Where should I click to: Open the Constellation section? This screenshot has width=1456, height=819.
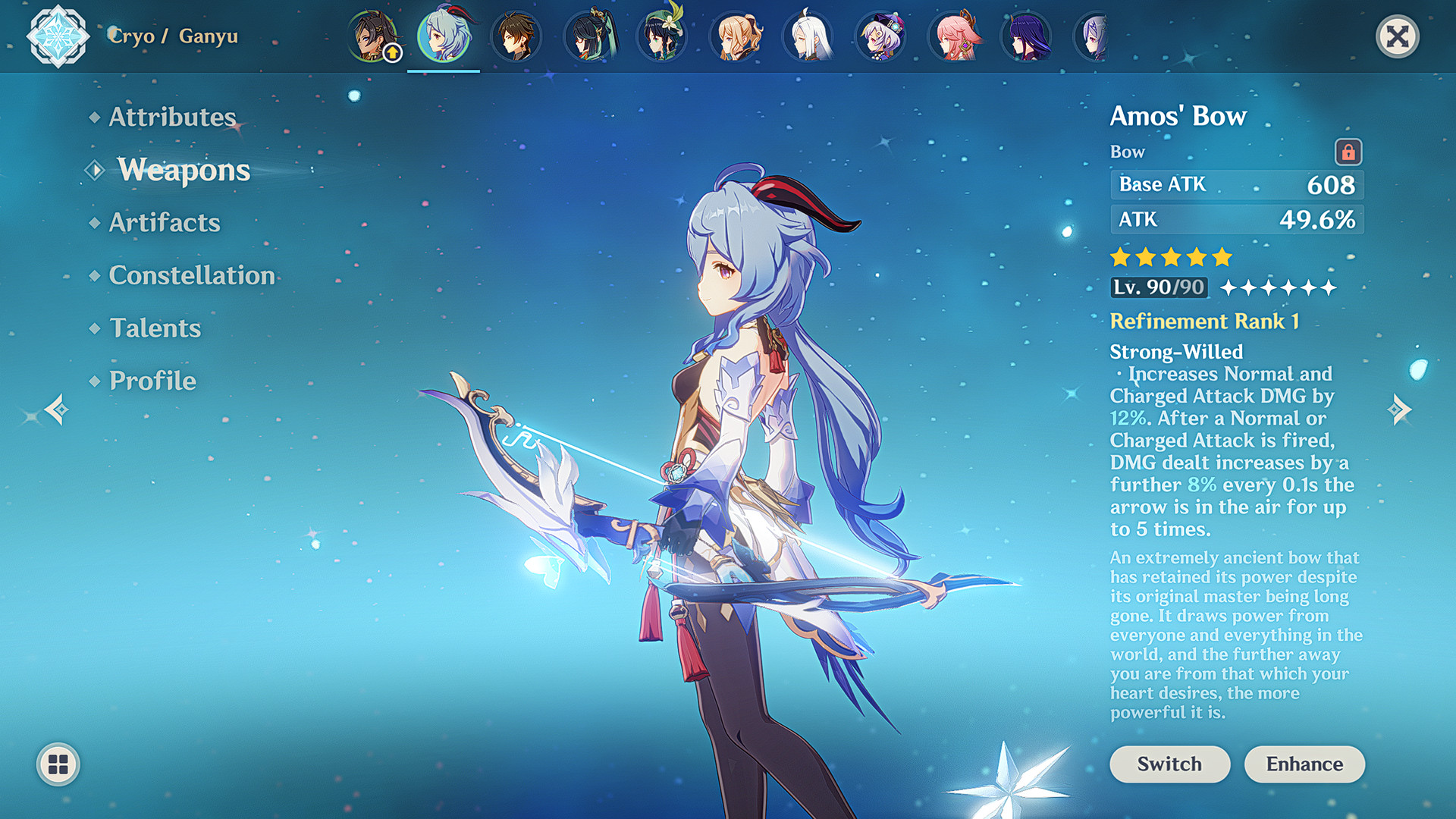[191, 275]
